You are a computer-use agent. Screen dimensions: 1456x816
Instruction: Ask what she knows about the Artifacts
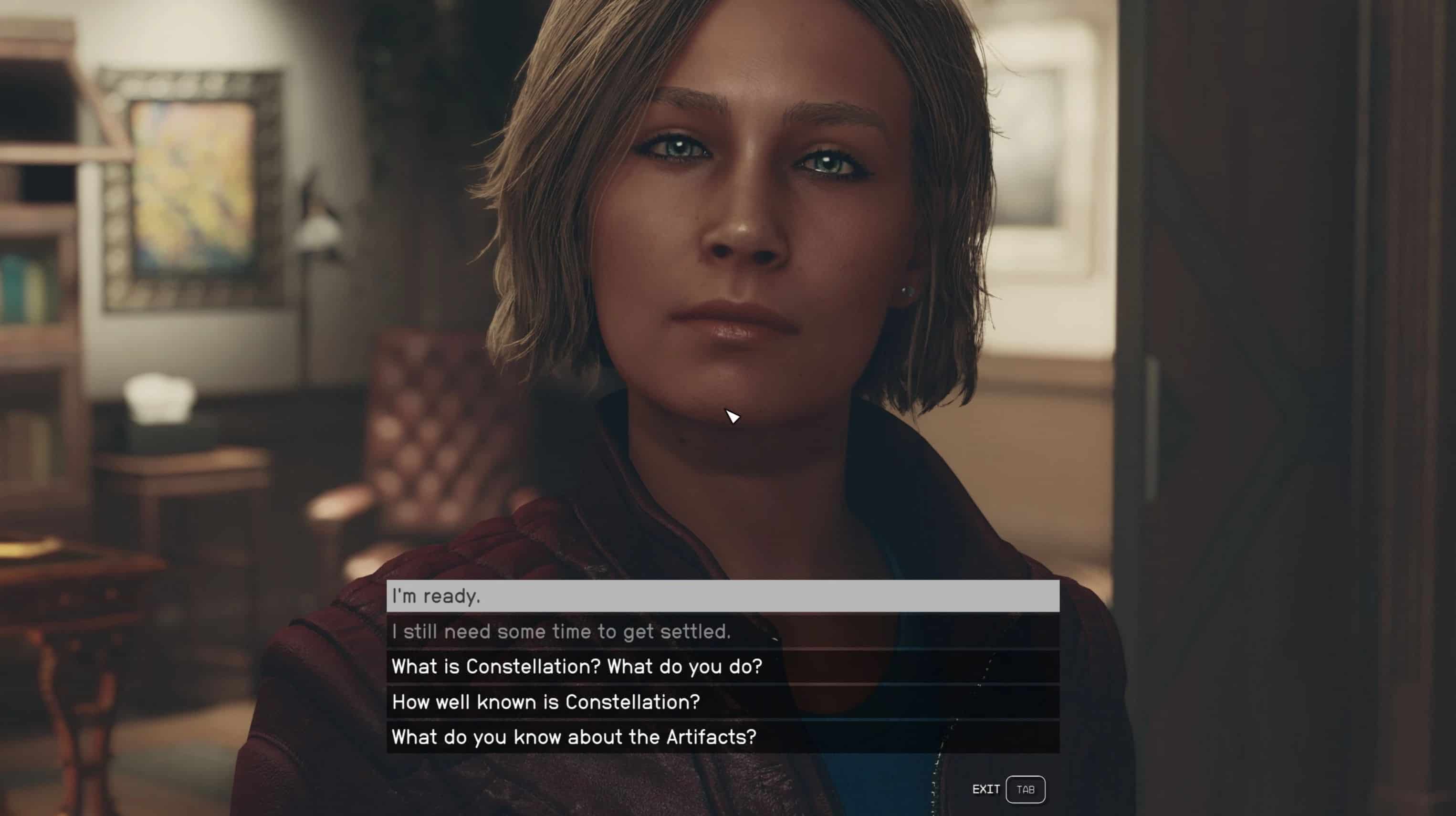pyautogui.click(x=723, y=737)
